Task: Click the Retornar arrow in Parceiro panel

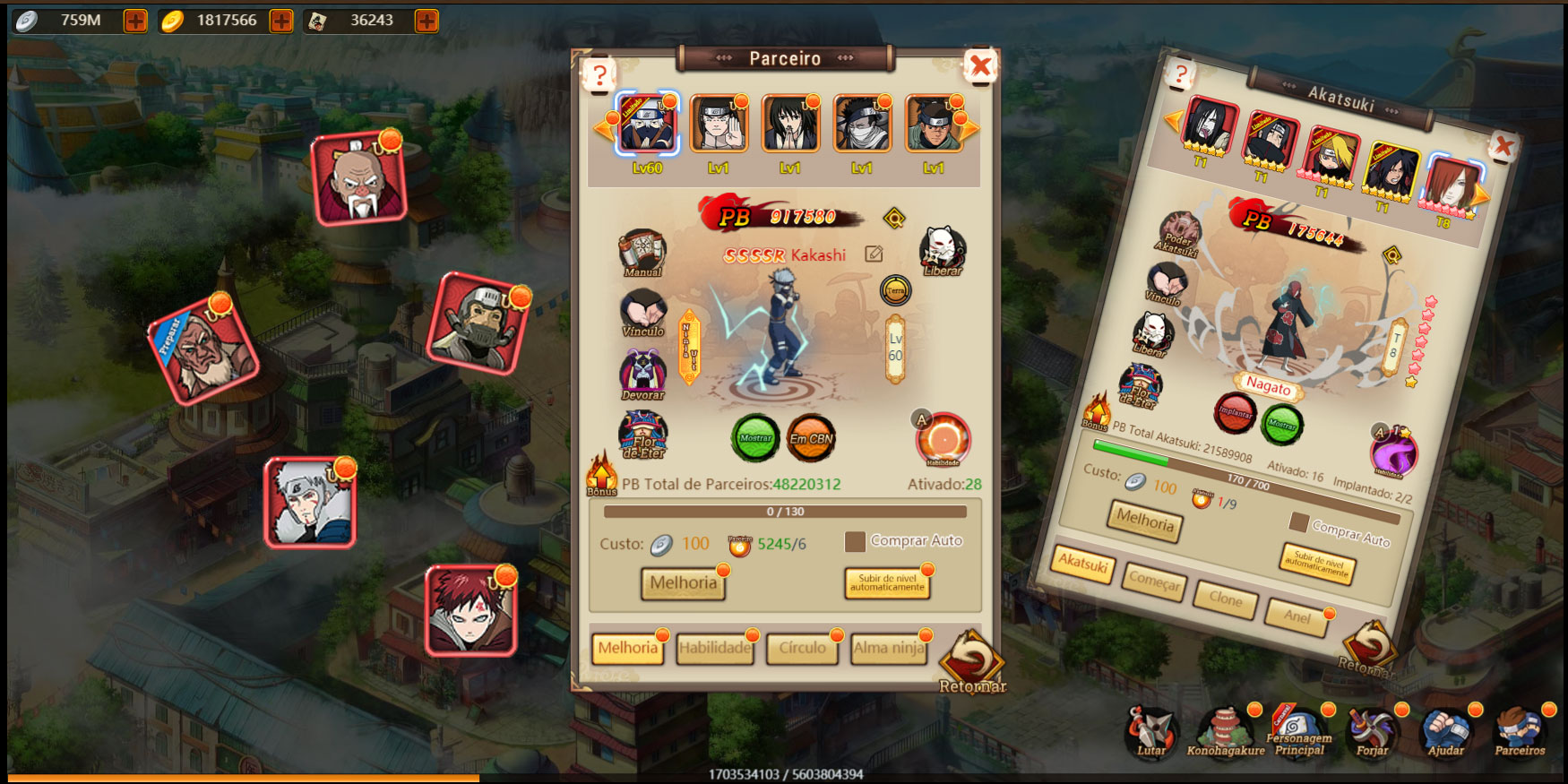Action: point(971,661)
